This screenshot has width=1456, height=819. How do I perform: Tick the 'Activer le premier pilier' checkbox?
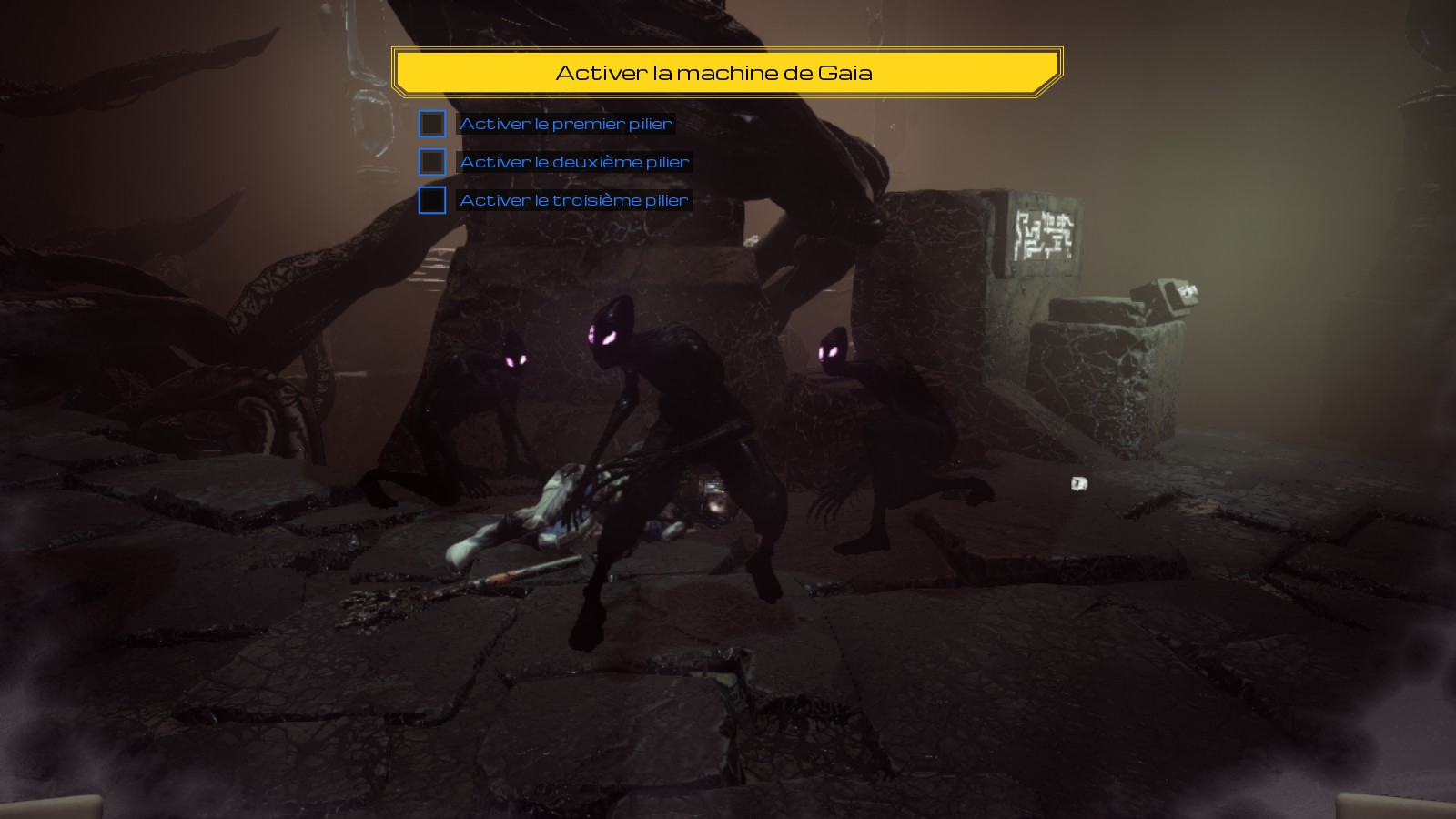432,124
